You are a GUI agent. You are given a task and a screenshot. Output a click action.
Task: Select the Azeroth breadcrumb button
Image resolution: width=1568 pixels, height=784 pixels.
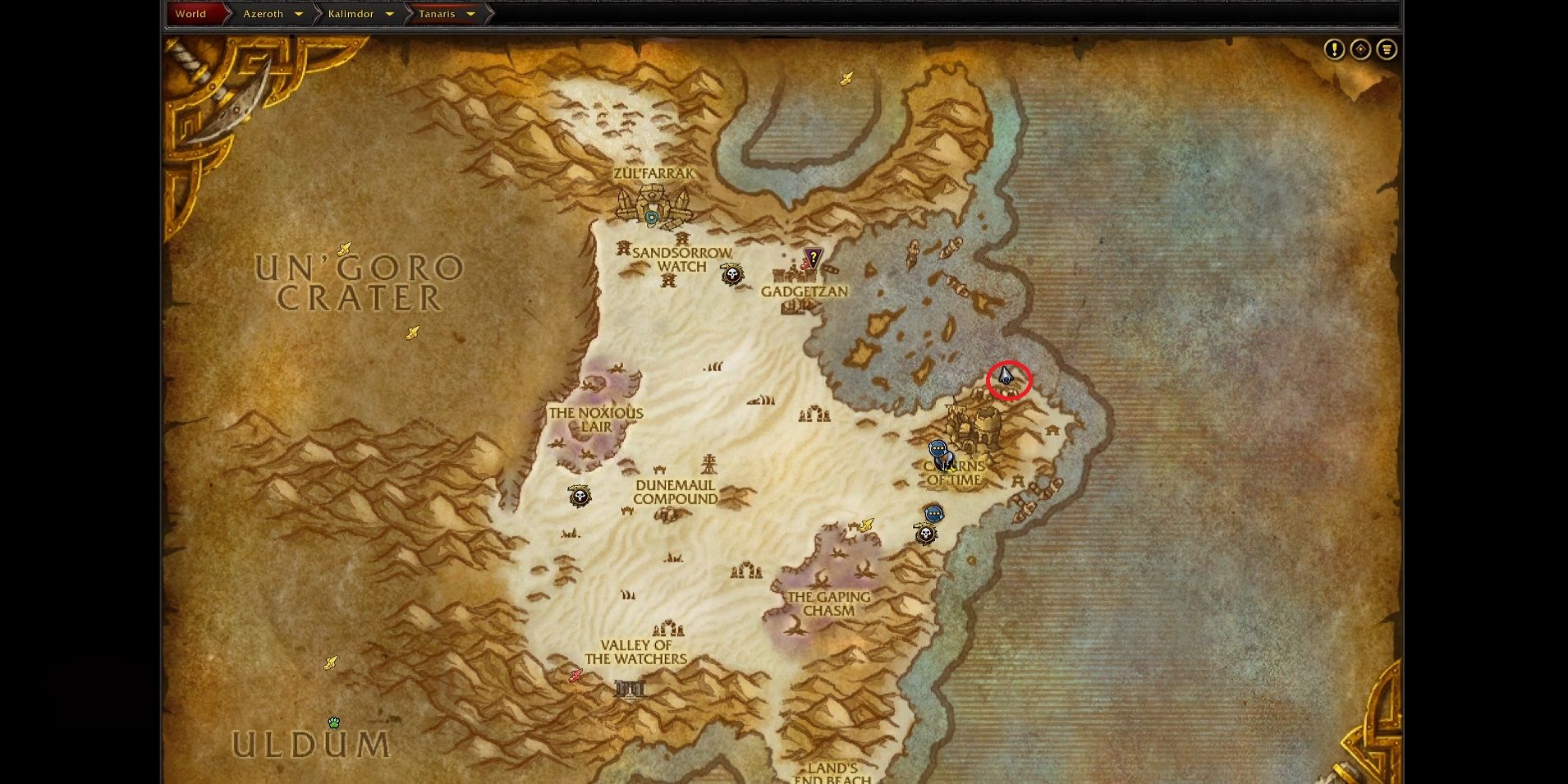pyautogui.click(x=263, y=14)
